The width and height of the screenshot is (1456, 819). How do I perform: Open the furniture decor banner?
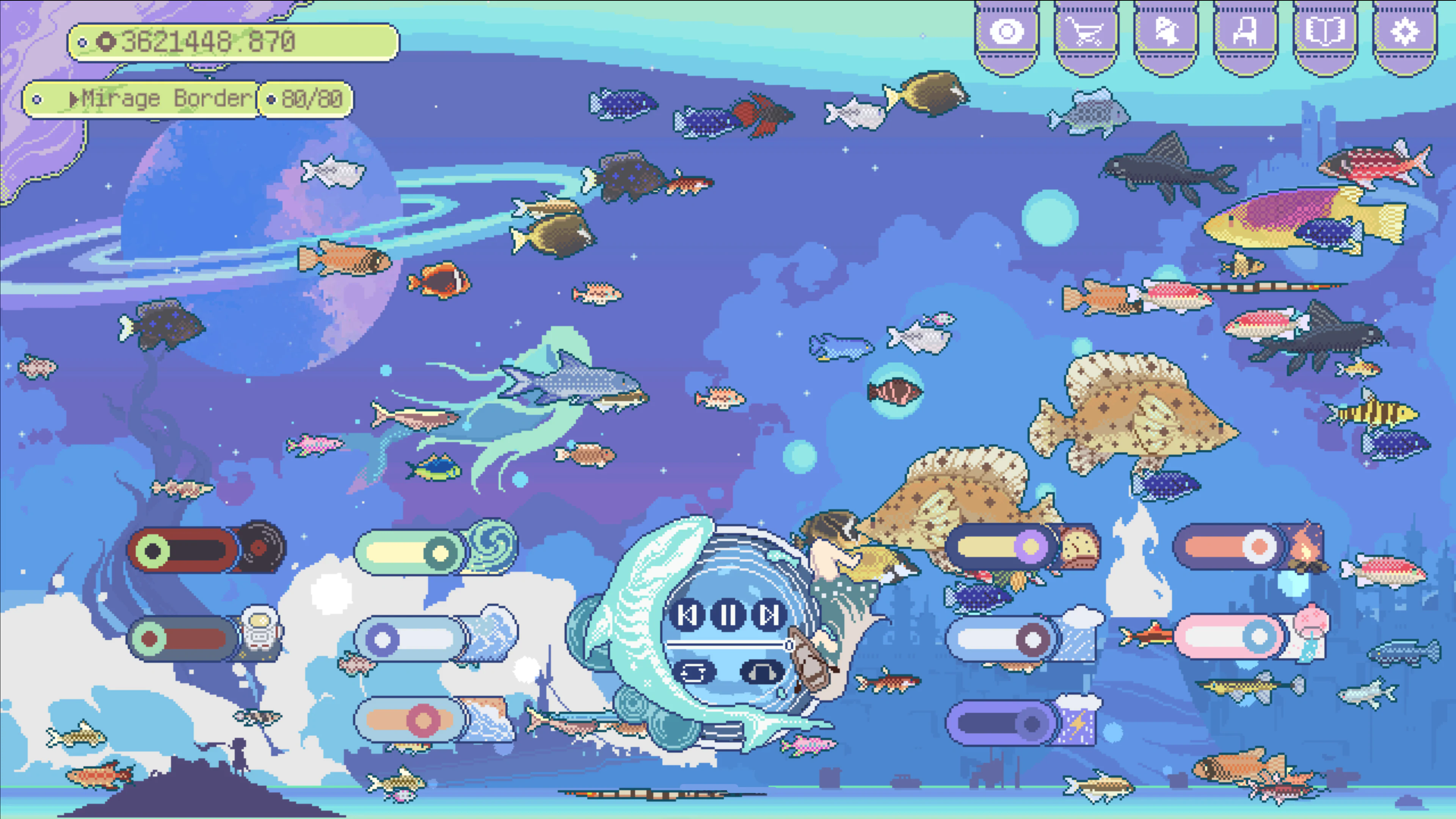[x=1245, y=31]
